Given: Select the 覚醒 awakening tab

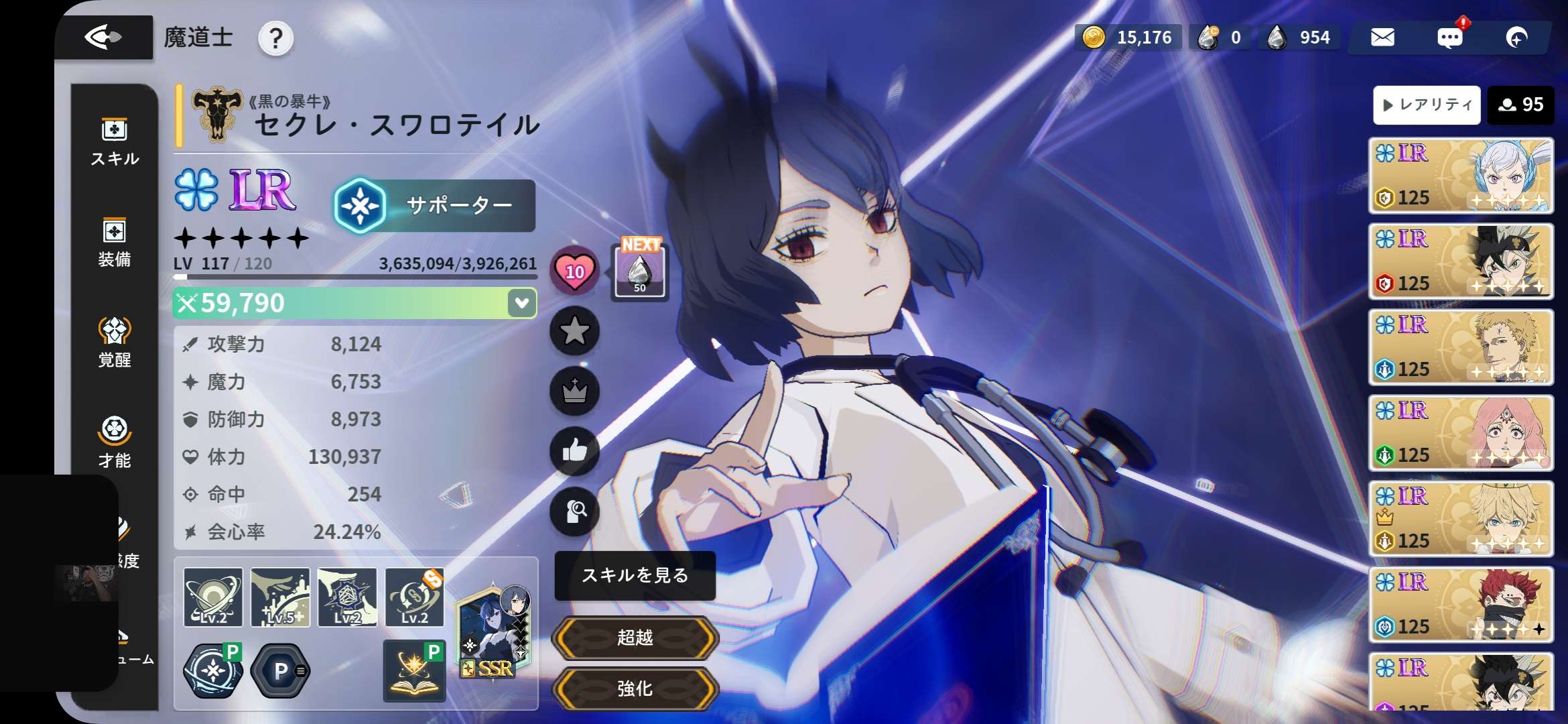Looking at the screenshot, I should [x=115, y=343].
